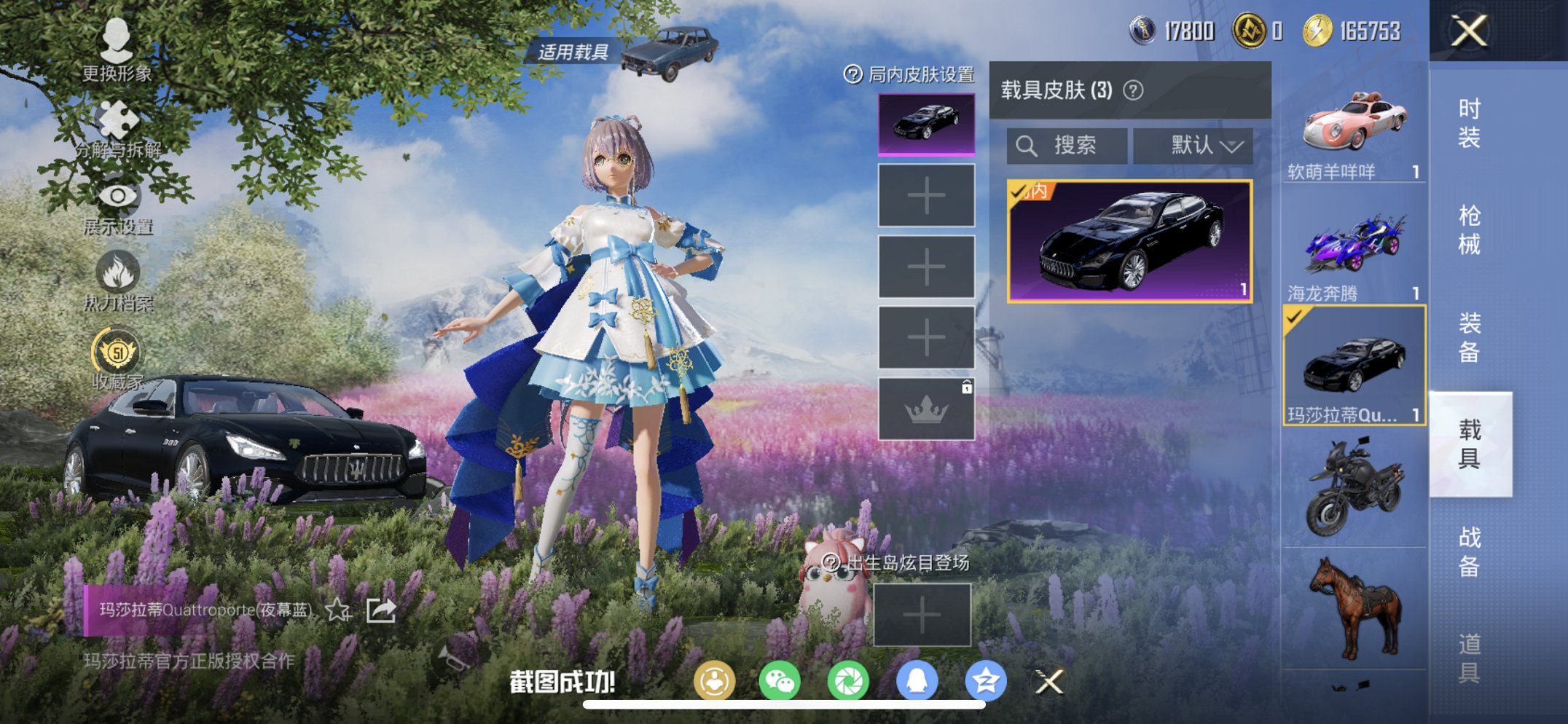This screenshot has width=1568, height=724.
Task: Select the 分解与拆解 dismantle tool
Action: [x=117, y=120]
